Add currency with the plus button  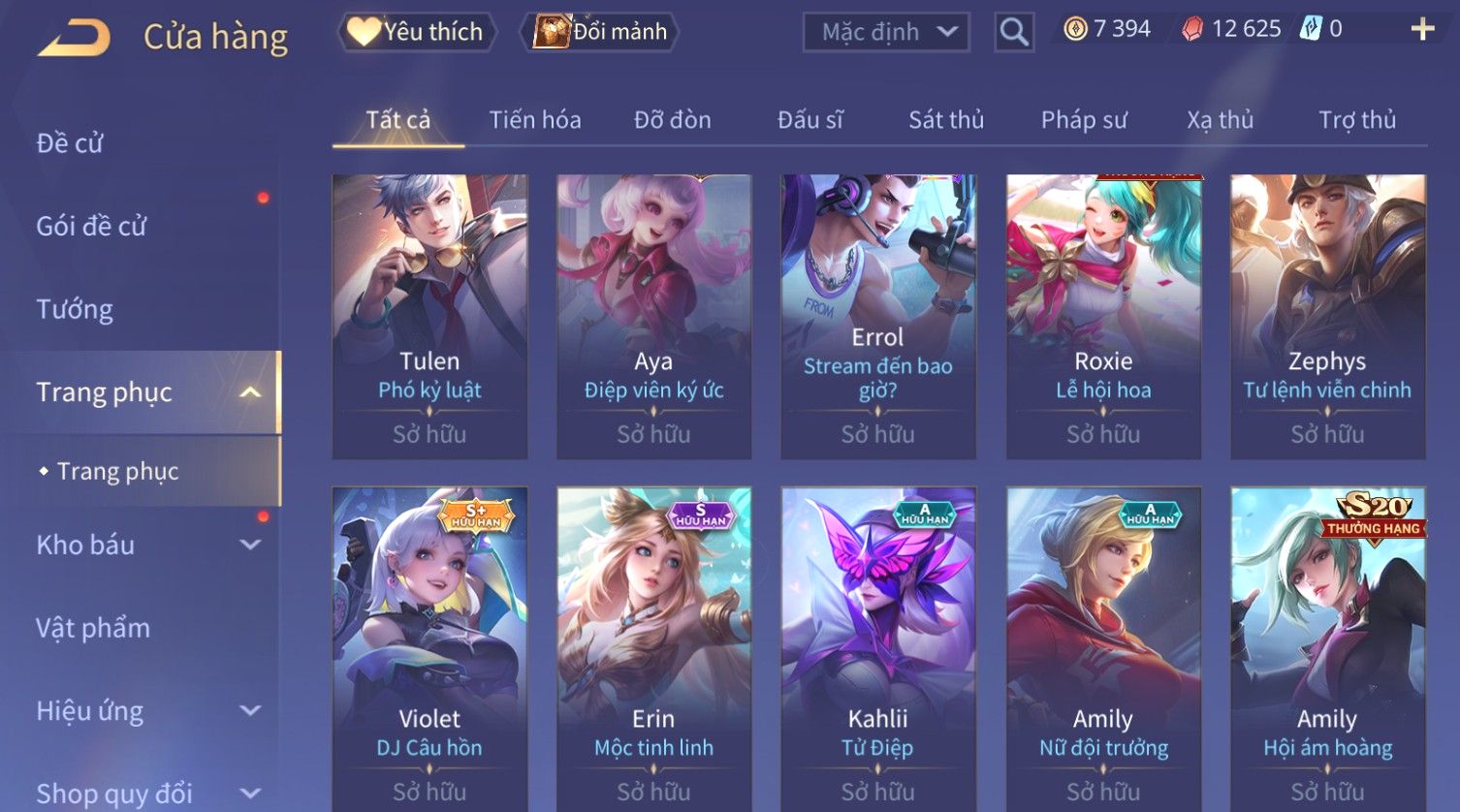[1422, 29]
